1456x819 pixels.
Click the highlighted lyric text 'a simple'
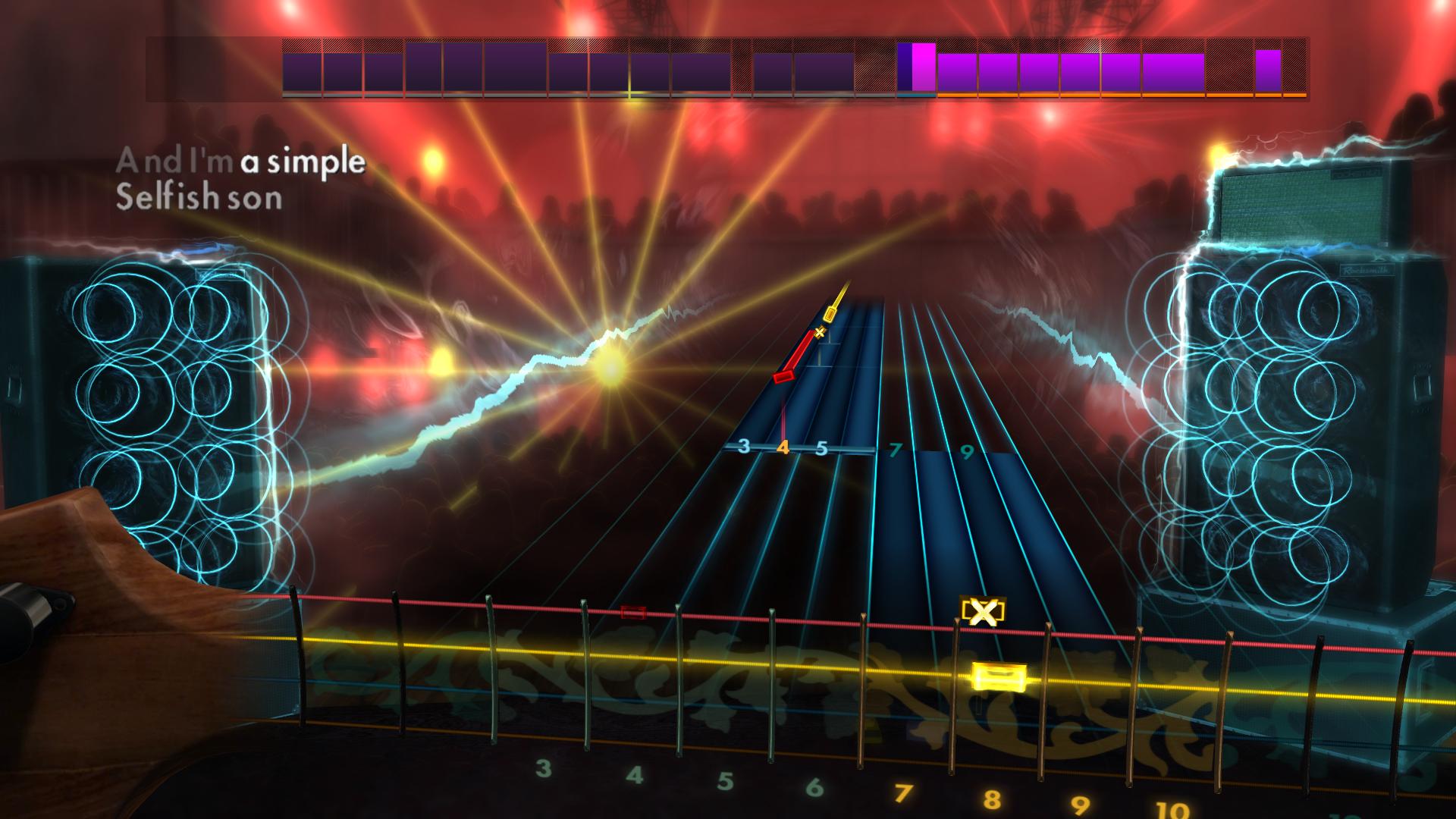(x=303, y=160)
